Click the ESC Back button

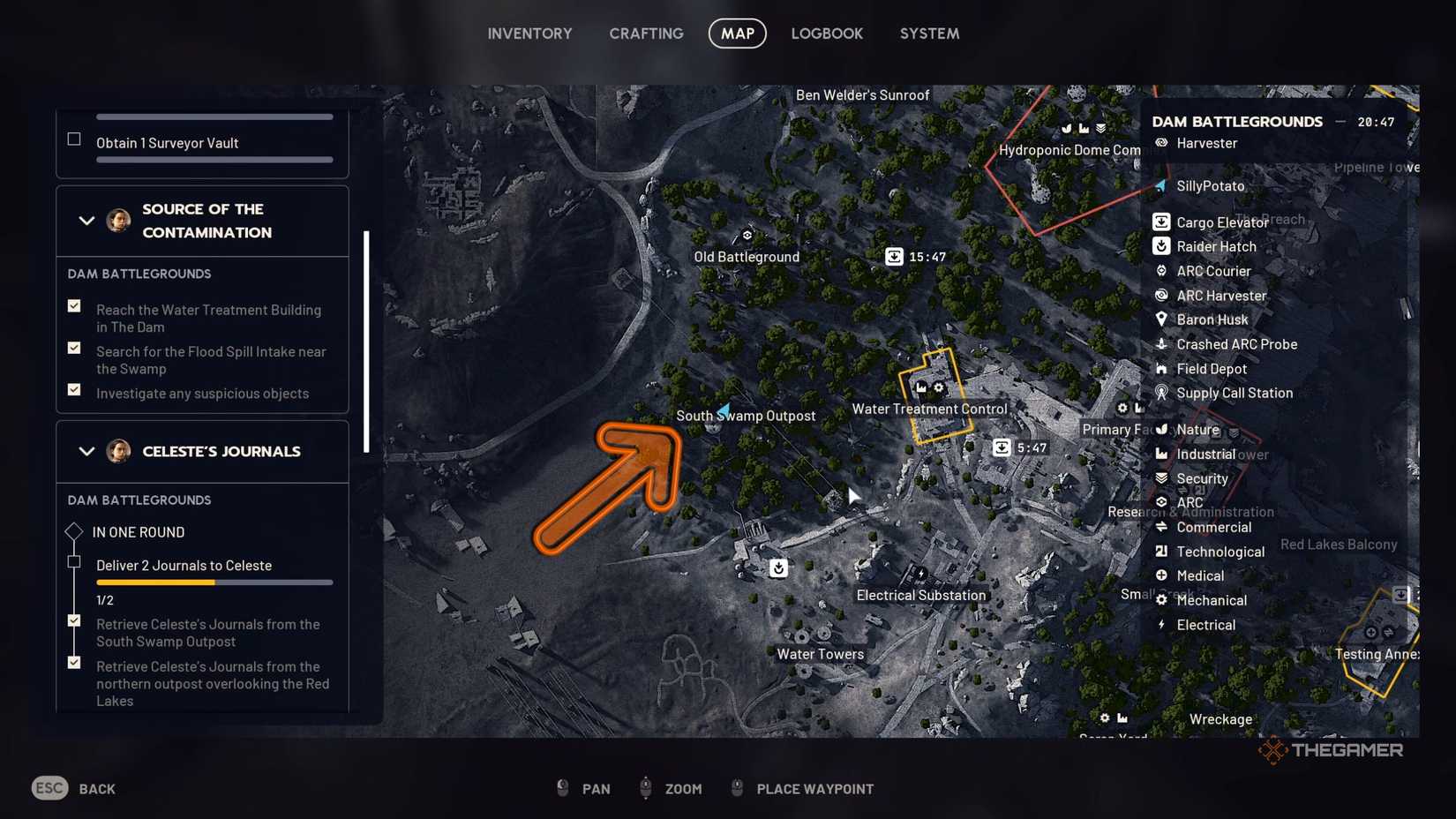click(73, 788)
